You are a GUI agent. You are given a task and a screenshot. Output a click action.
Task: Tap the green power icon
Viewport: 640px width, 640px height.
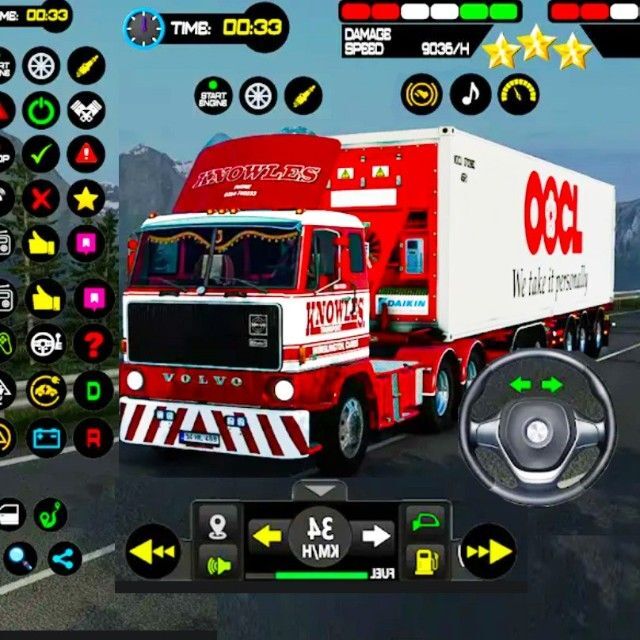42,109
